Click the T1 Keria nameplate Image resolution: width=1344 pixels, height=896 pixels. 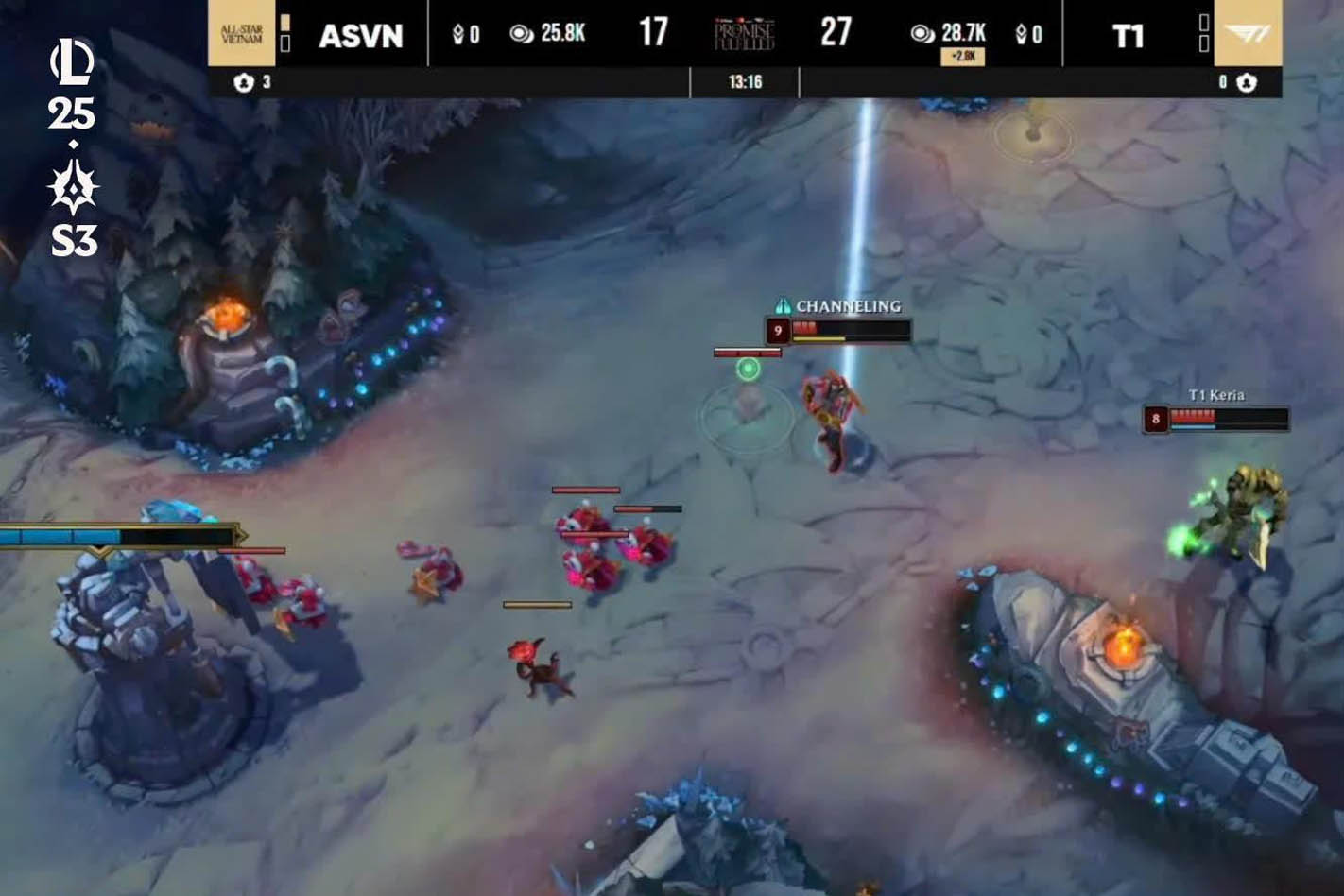[1217, 395]
